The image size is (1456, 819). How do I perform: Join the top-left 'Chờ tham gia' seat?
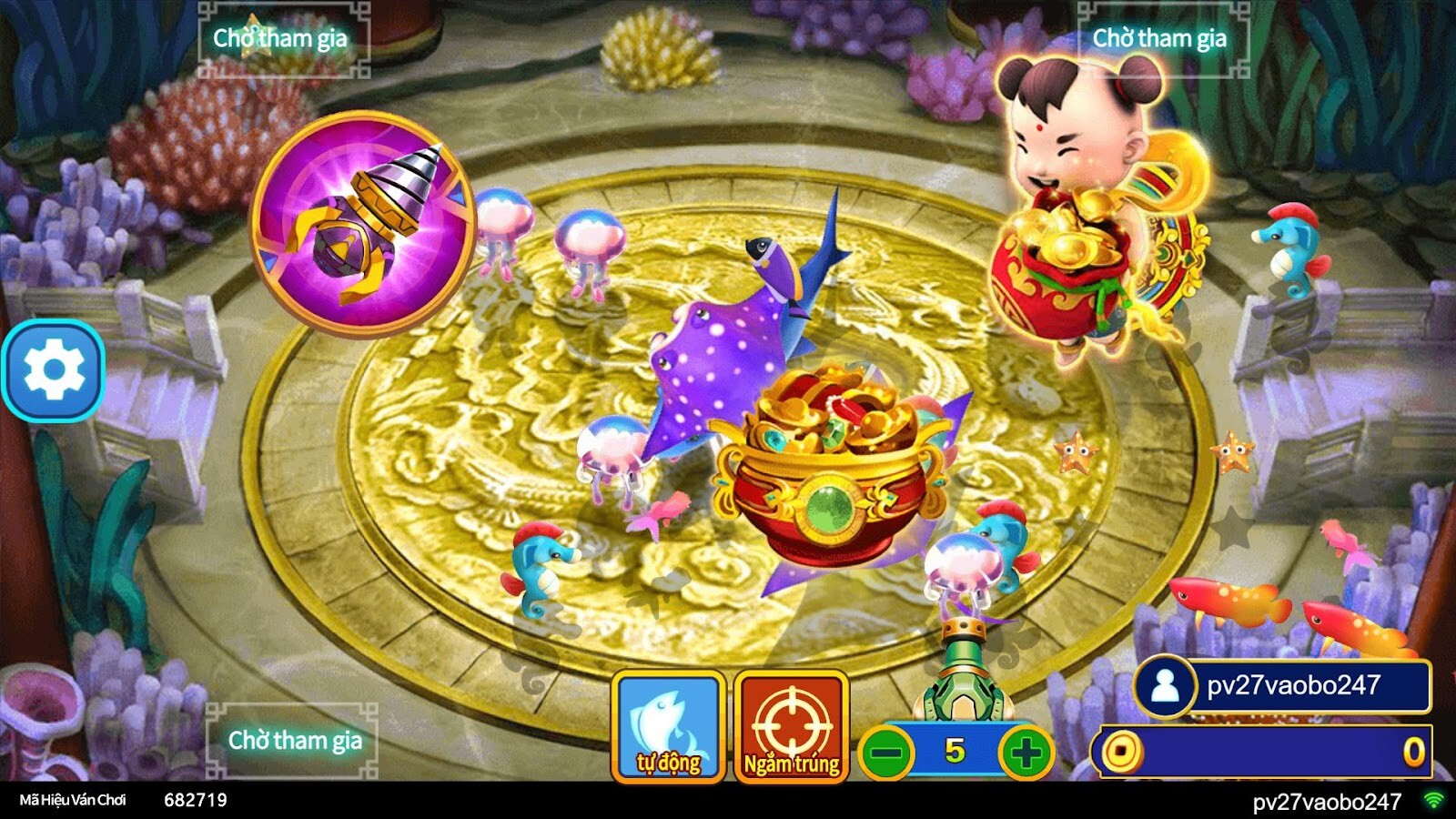click(x=282, y=38)
